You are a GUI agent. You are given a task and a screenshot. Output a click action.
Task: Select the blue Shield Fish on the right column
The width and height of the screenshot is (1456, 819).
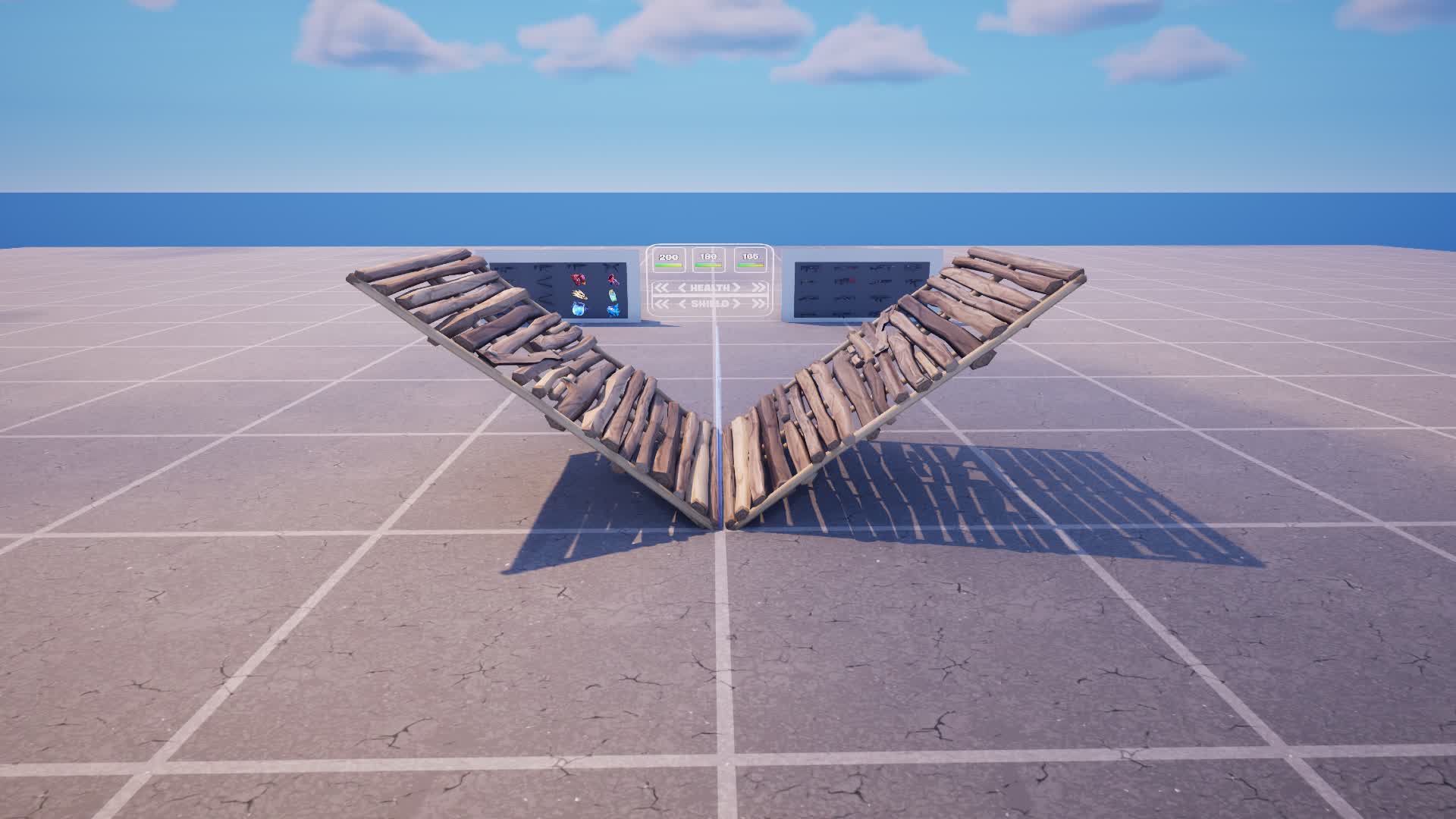[613, 310]
